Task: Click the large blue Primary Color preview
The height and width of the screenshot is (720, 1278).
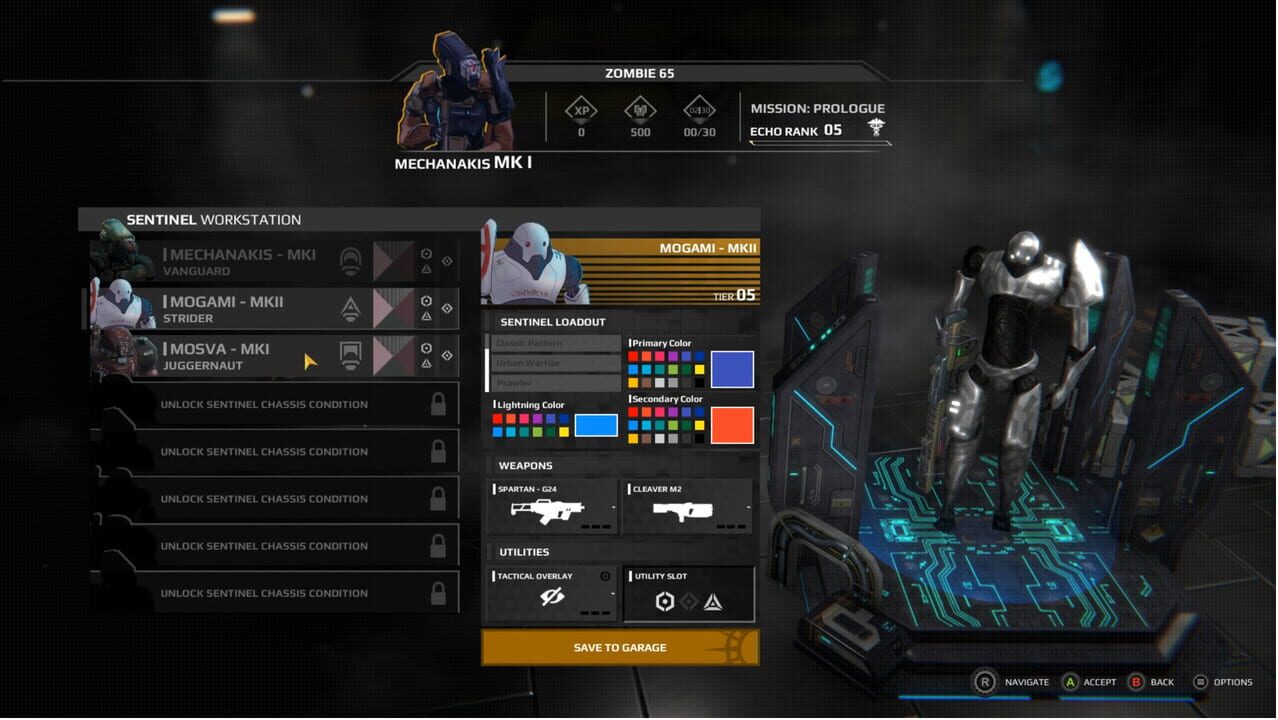Action: tap(732, 370)
